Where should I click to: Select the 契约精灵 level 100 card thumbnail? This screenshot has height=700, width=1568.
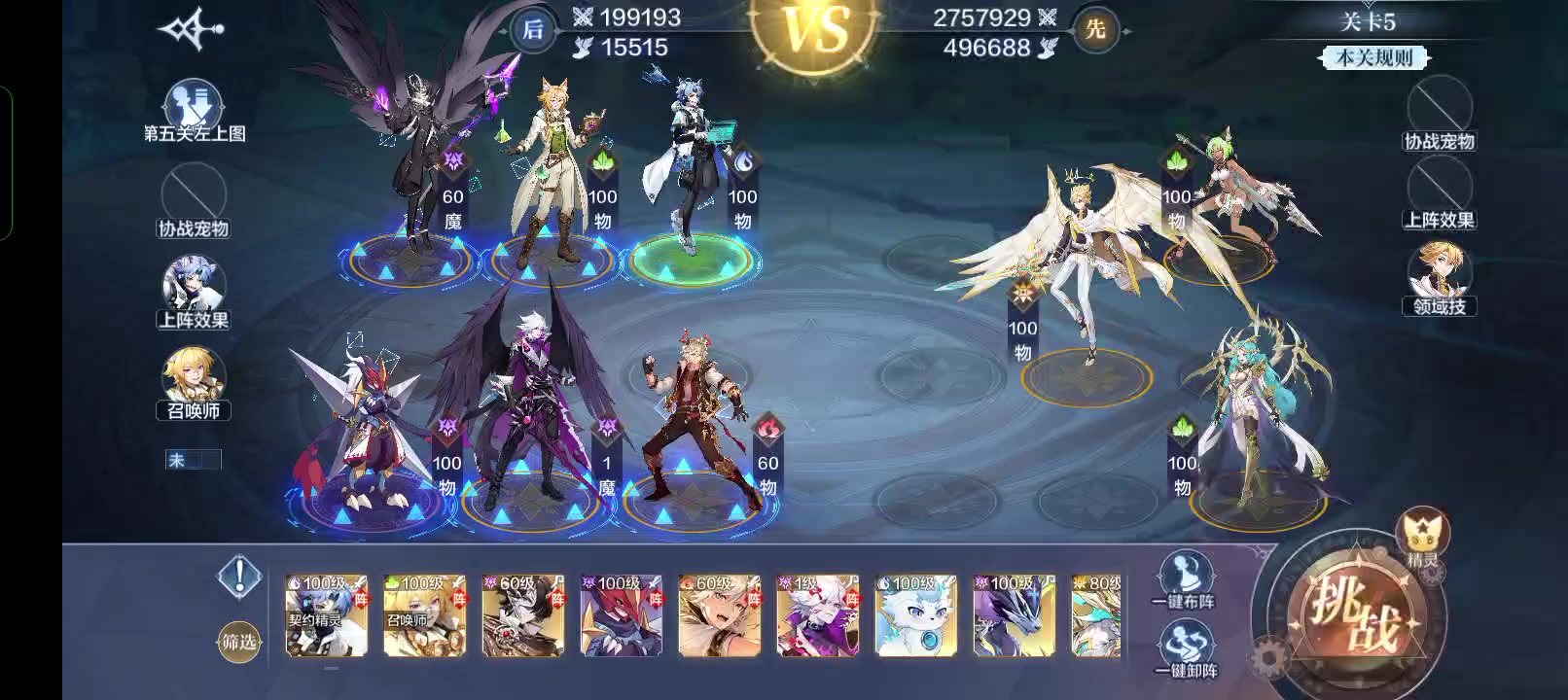pyautogui.click(x=326, y=615)
